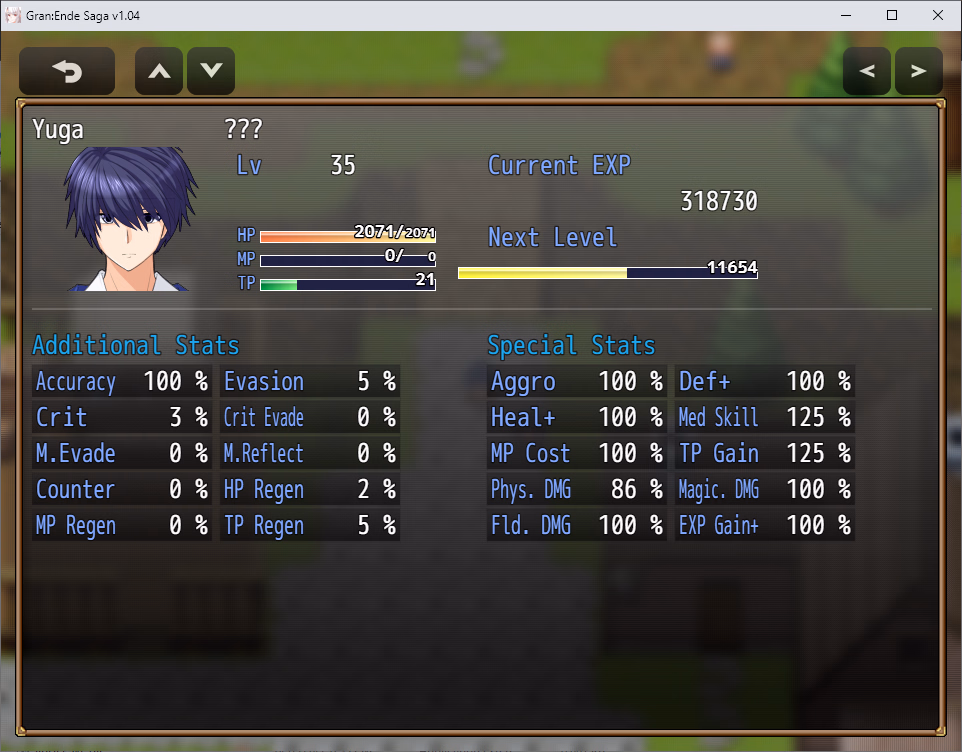Switch to the next character
The width and height of the screenshot is (962, 752).
pyautogui.click(x=918, y=72)
